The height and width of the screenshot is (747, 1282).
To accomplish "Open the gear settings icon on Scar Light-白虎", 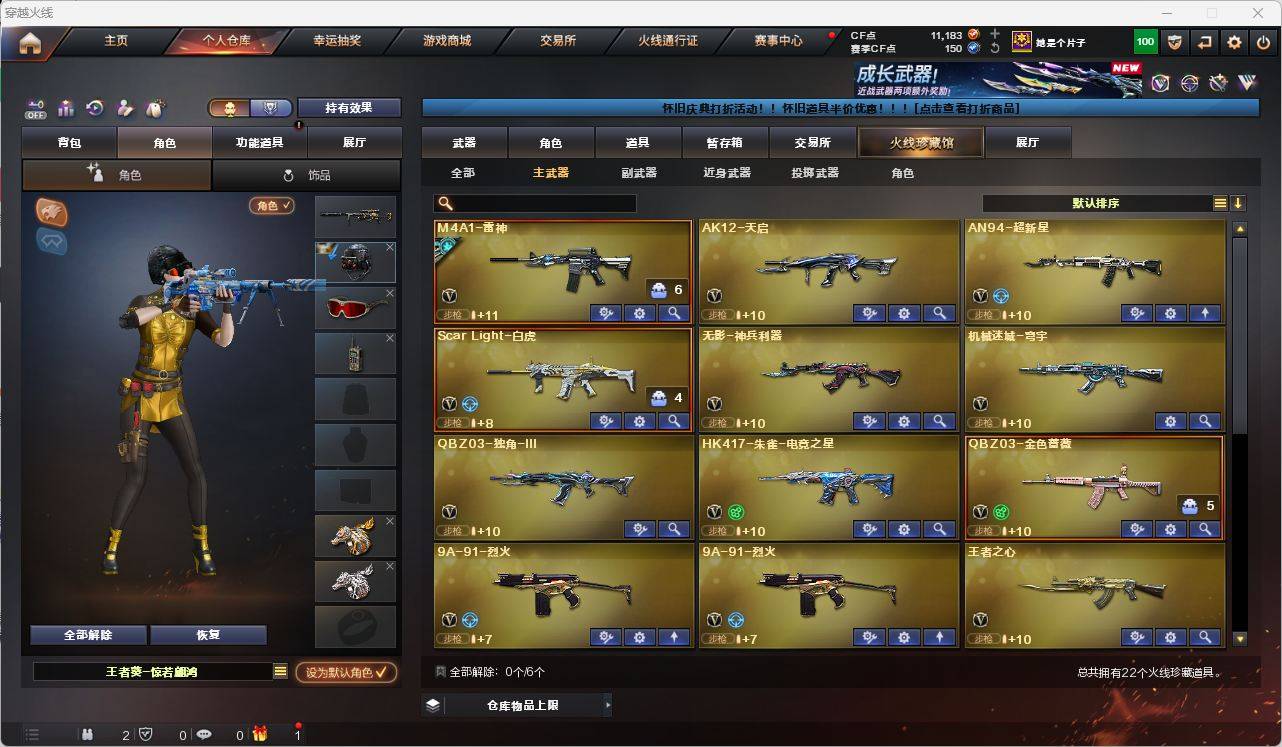I will (x=639, y=422).
